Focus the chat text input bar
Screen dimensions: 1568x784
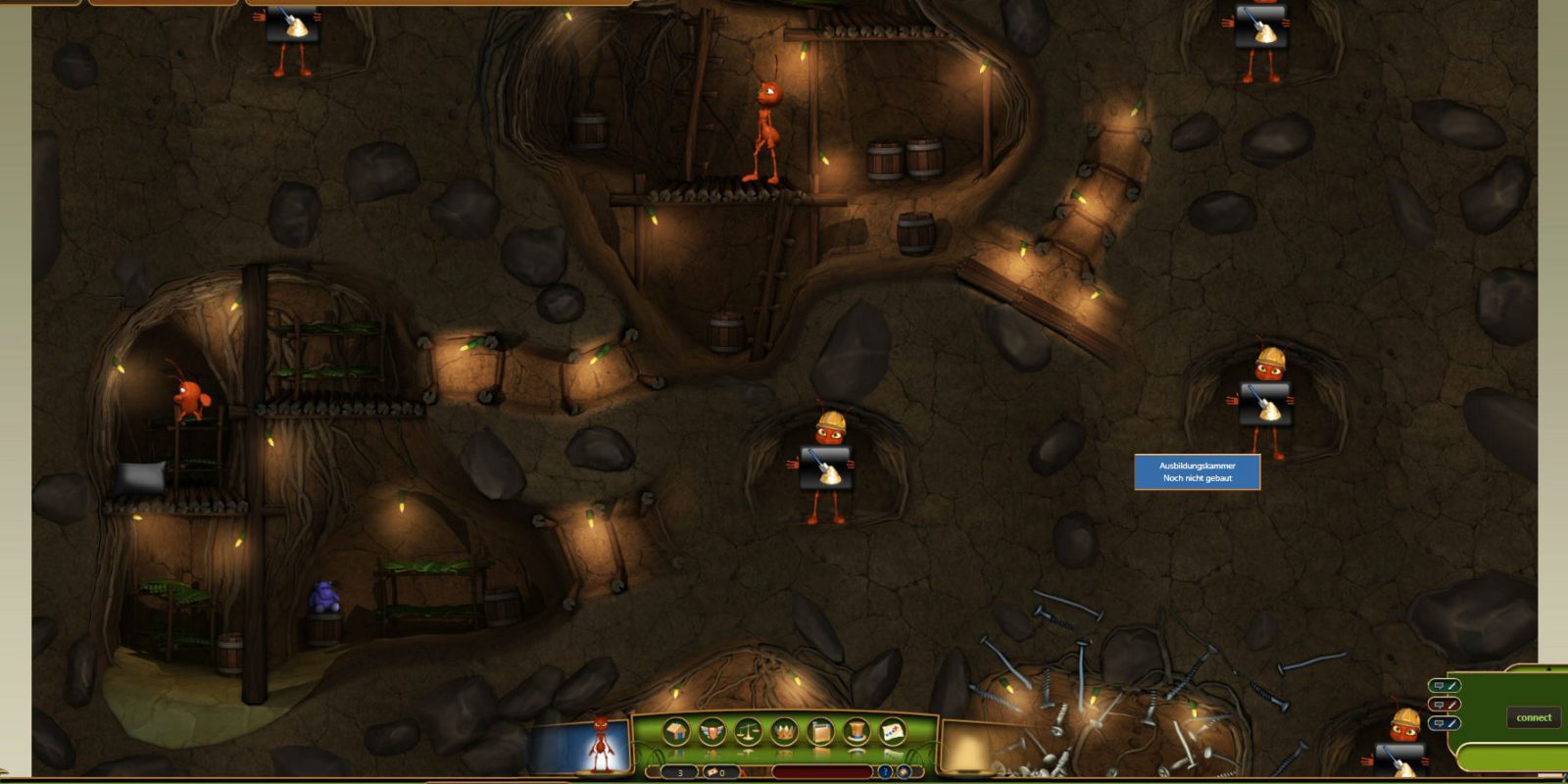pyautogui.click(x=1514, y=758)
